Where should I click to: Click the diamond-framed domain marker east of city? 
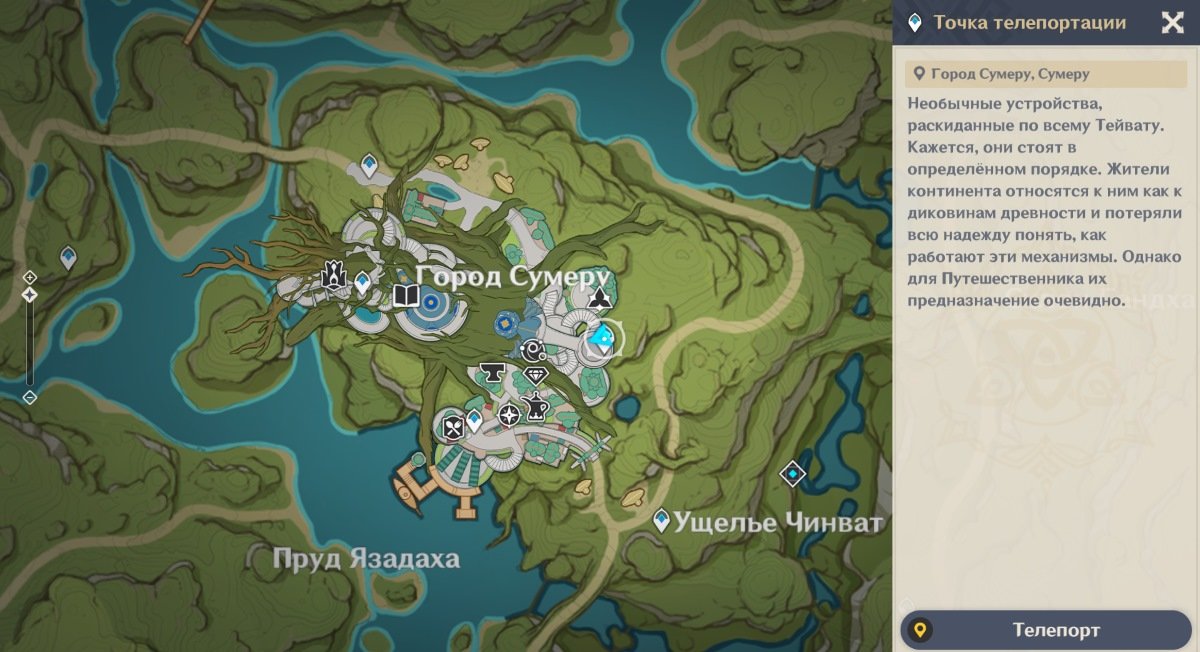[793, 472]
